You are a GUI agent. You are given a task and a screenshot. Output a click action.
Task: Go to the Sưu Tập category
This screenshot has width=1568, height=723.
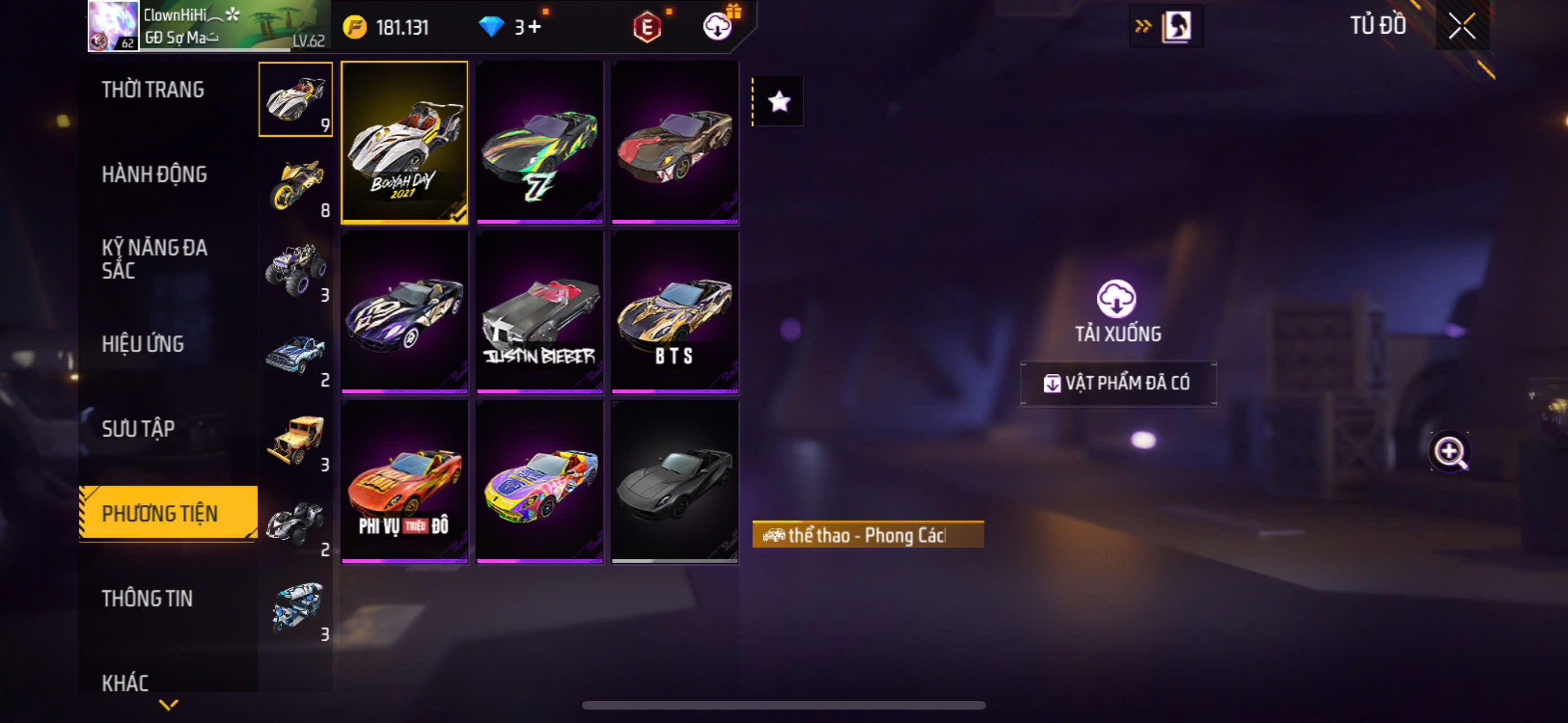(x=138, y=429)
